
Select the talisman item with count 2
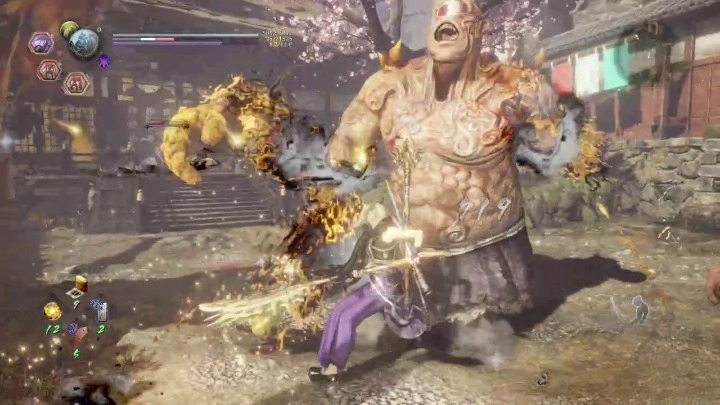pos(101,312)
